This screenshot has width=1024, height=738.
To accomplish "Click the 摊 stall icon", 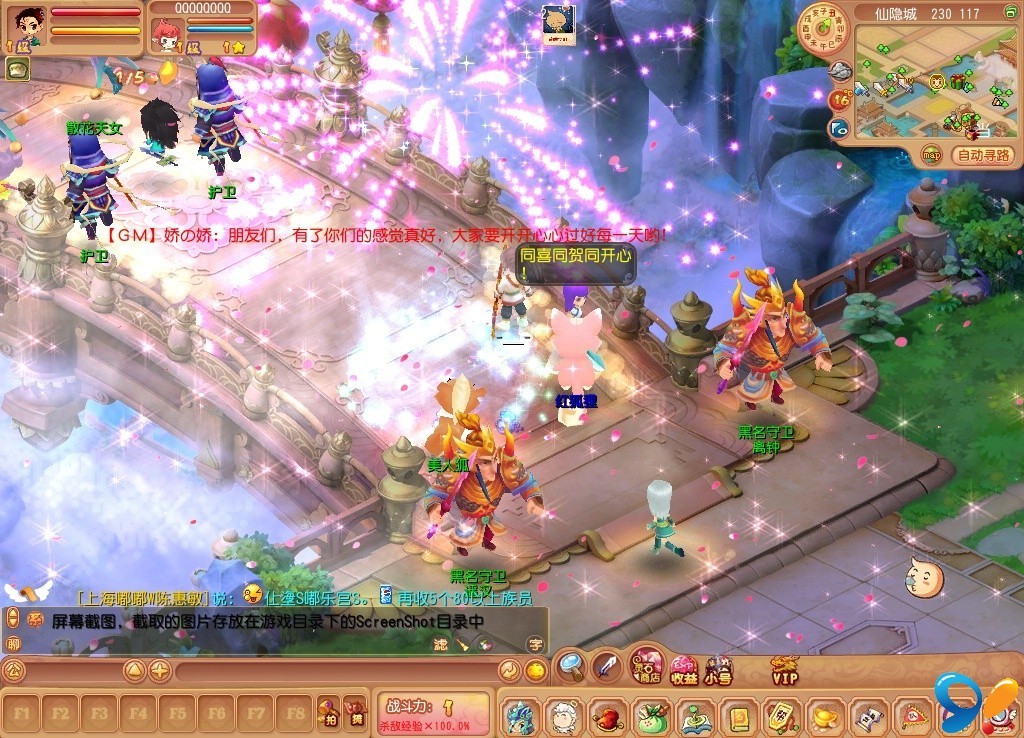I will [x=355, y=714].
